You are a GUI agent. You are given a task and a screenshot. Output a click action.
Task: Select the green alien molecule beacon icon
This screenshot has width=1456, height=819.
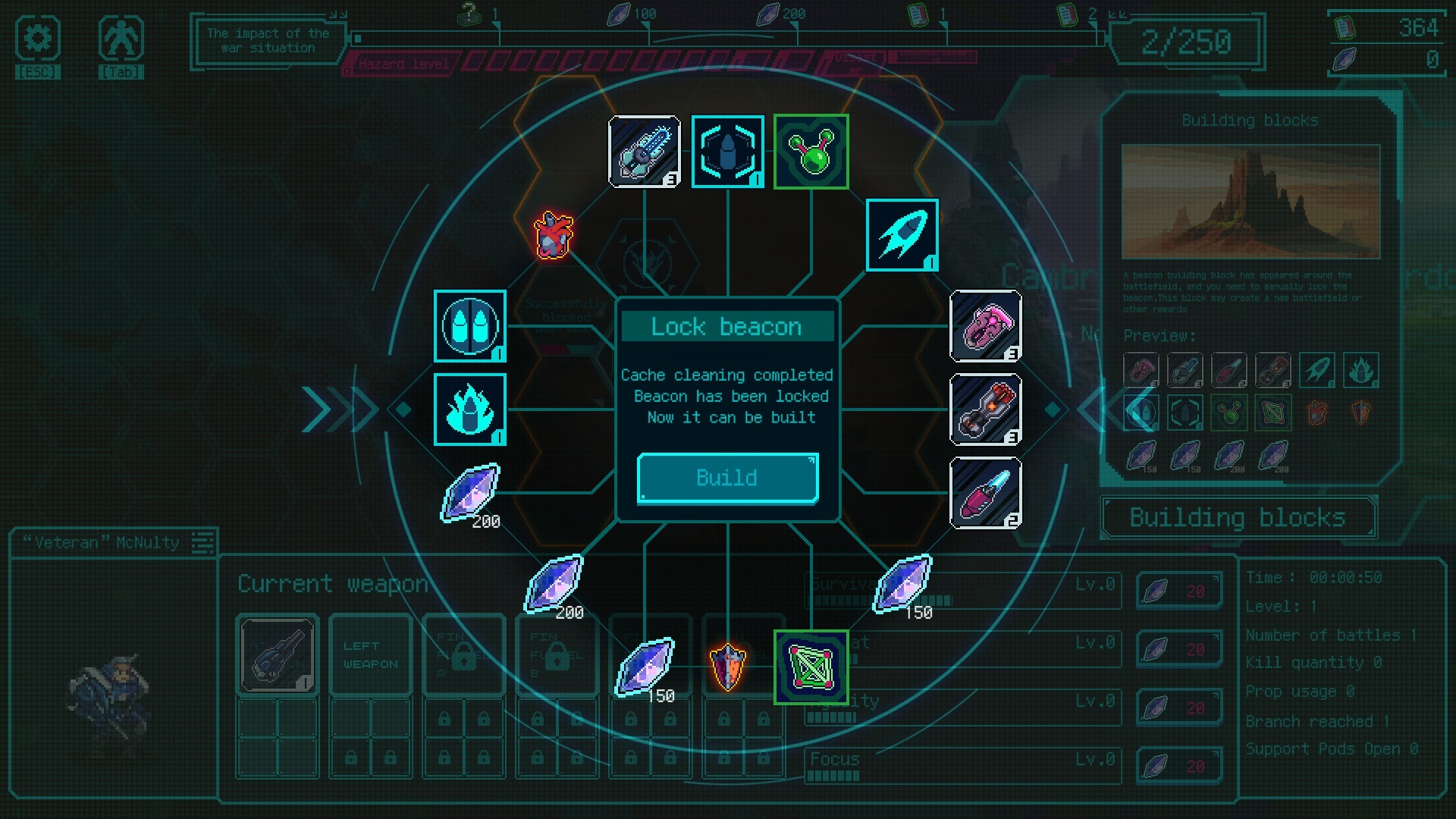pos(811,151)
